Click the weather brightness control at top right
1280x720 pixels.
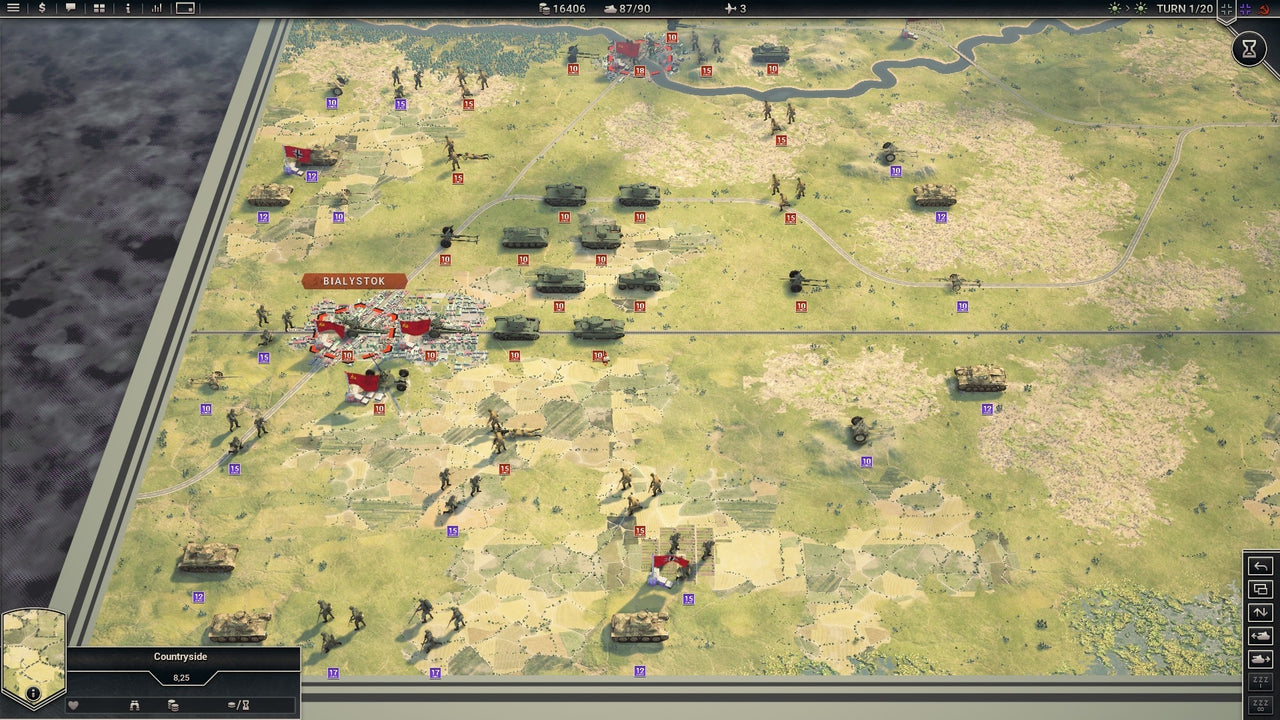[x=1116, y=8]
